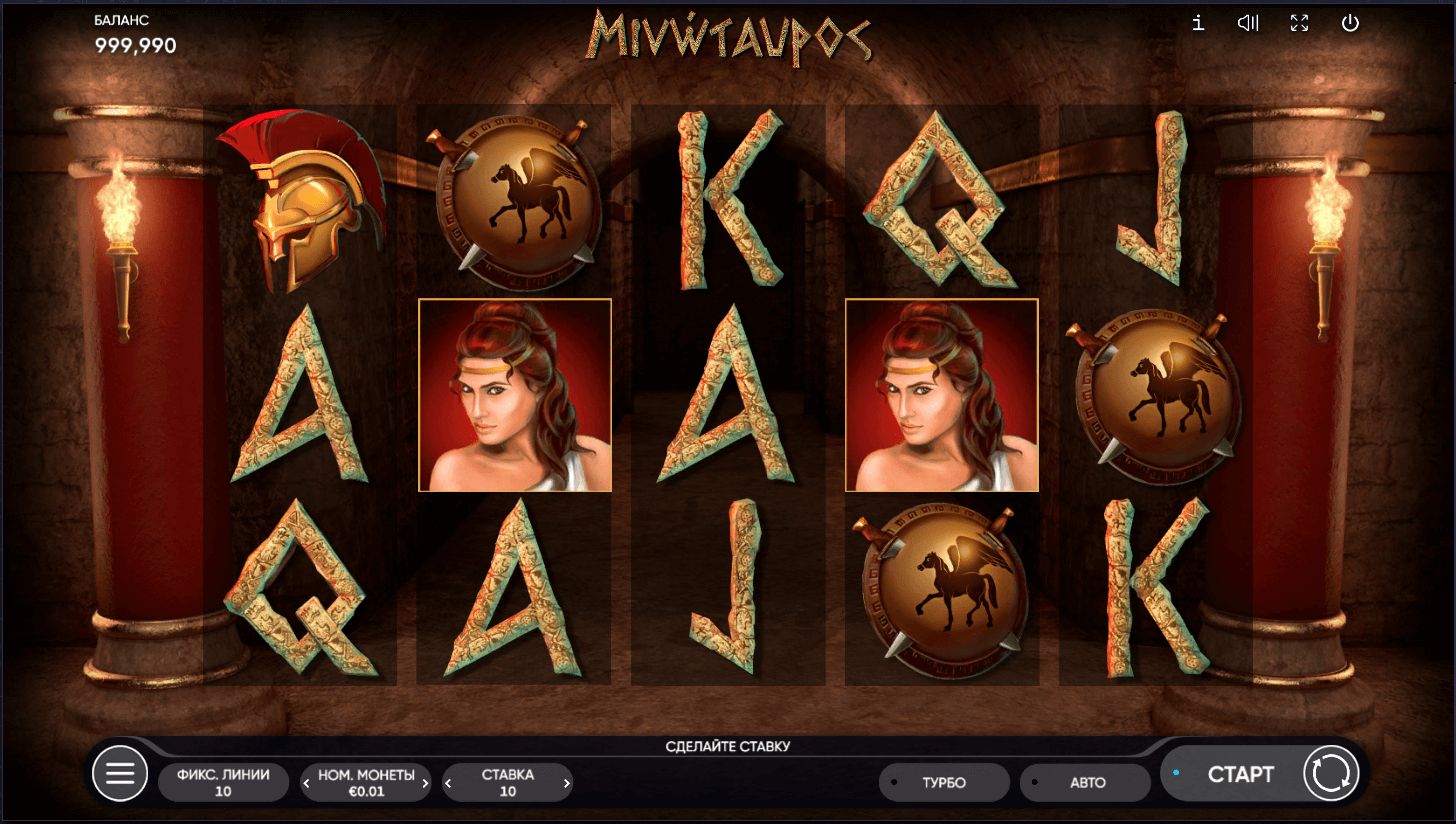Open the hamburger menu
This screenshot has width=1456, height=824.
[120, 774]
